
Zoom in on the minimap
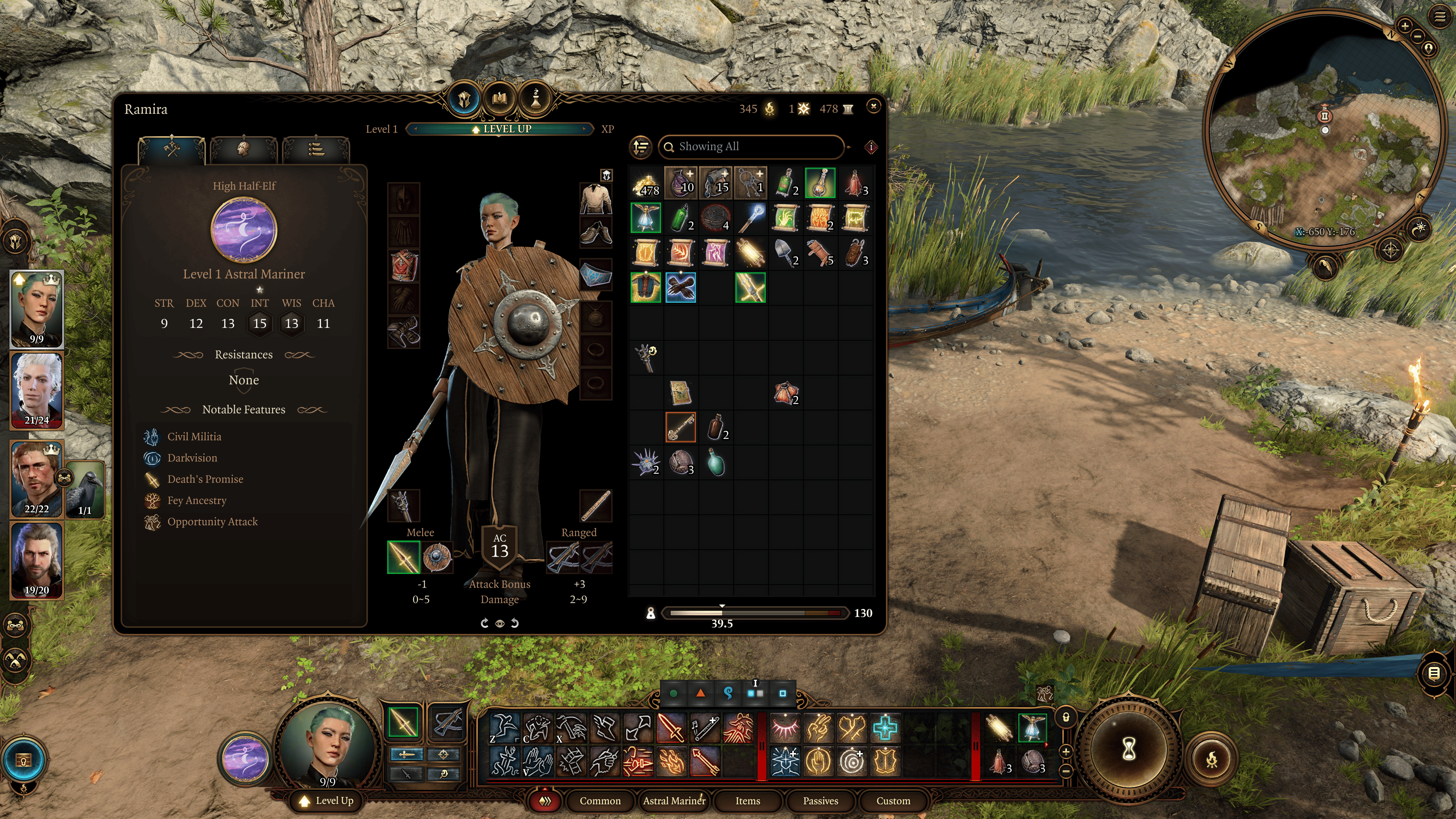(x=1404, y=25)
